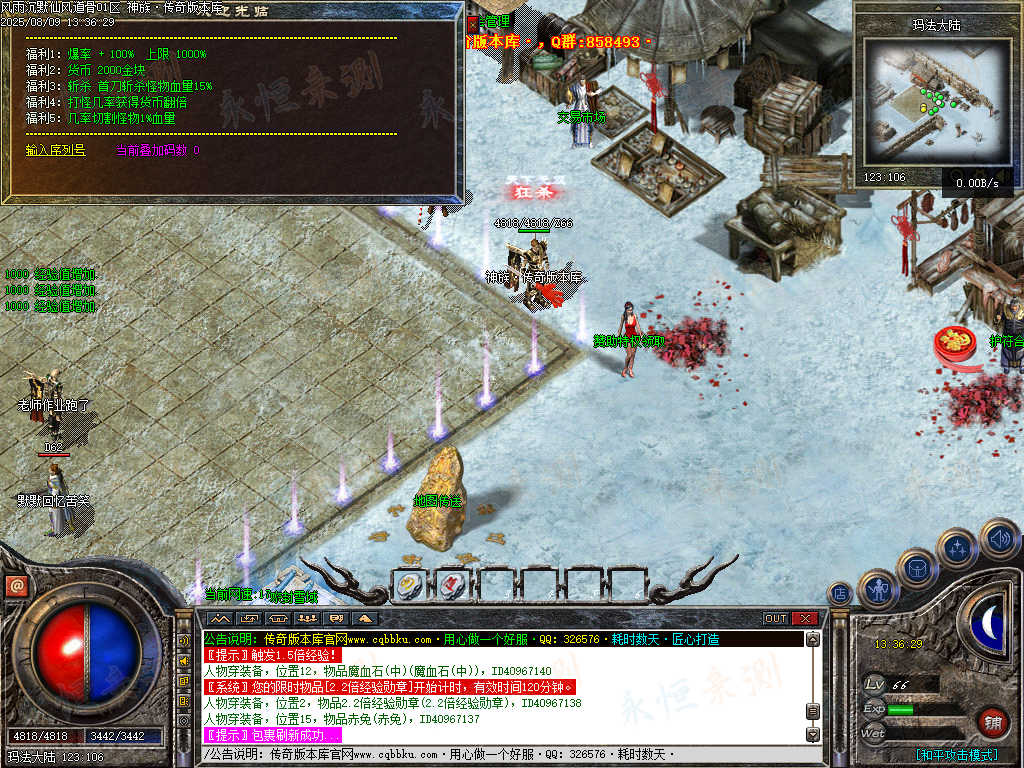Click the OUT button on chat panel

coord(776,618)
